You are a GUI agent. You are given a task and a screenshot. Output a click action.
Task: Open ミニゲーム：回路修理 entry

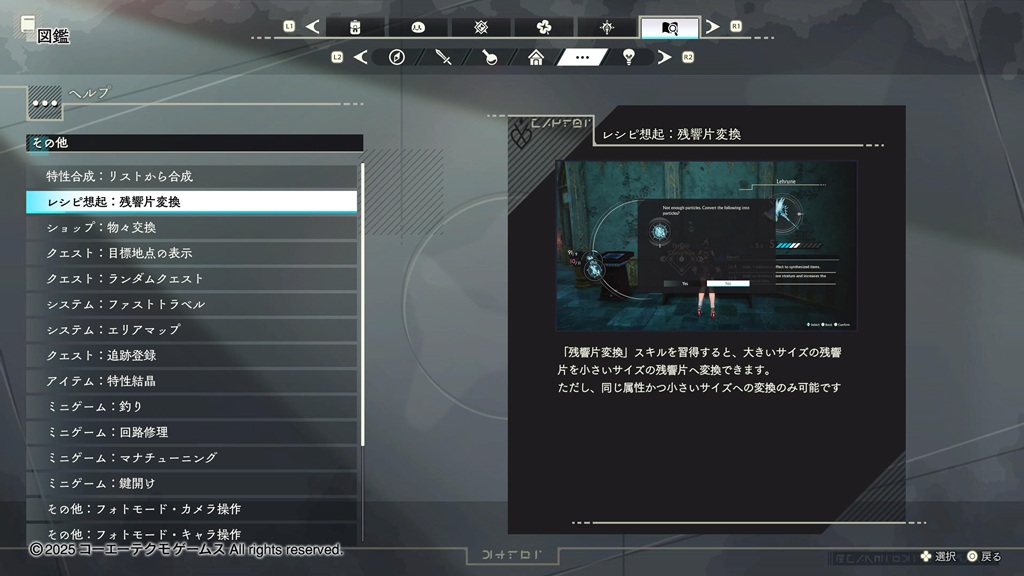point(190,432)
